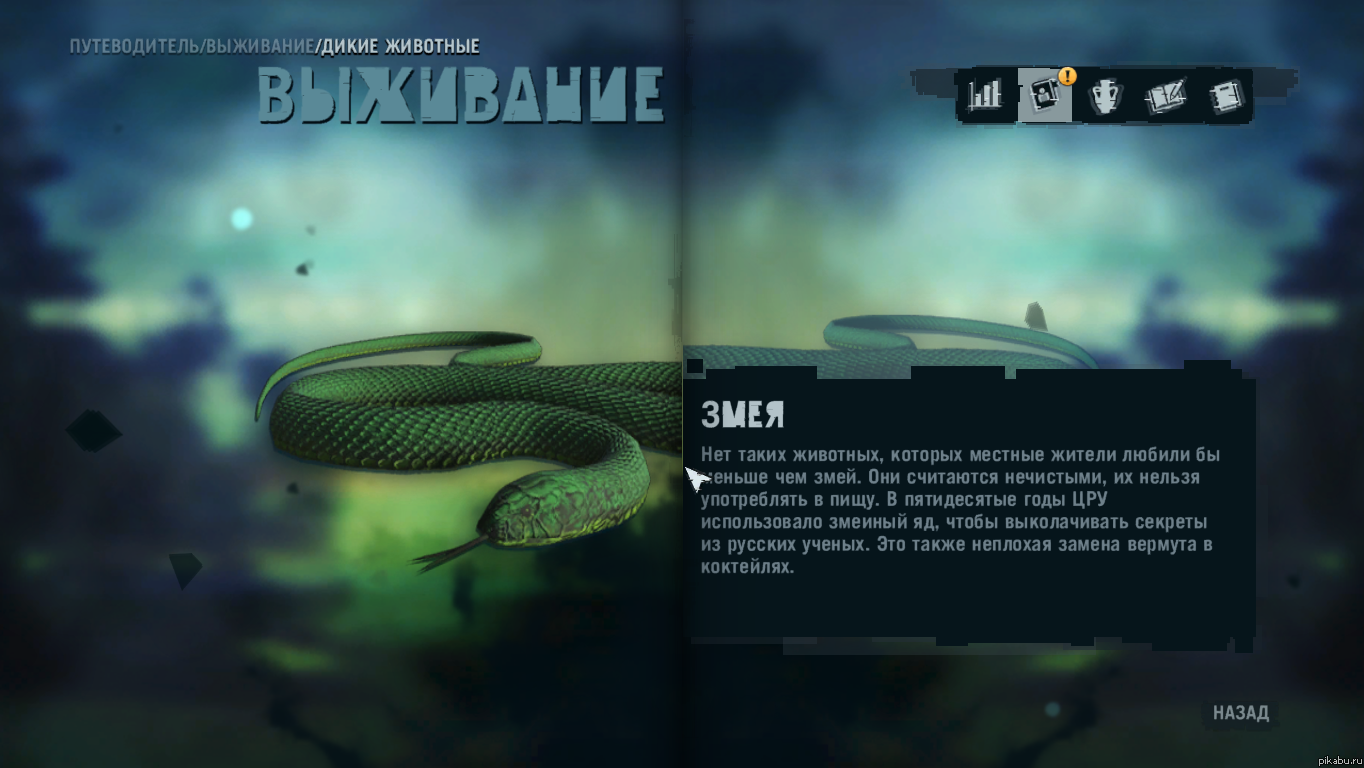Click the orange exclamation notification badge
This screenshot has width=1364, height=768.
1065,74
